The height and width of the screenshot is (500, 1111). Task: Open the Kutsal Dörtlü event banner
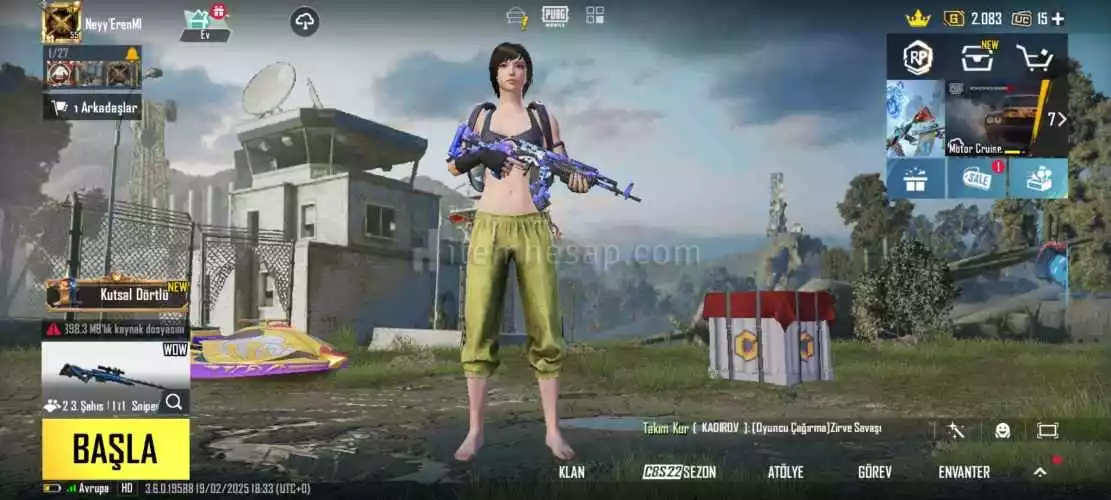click(x=117, y=295)
